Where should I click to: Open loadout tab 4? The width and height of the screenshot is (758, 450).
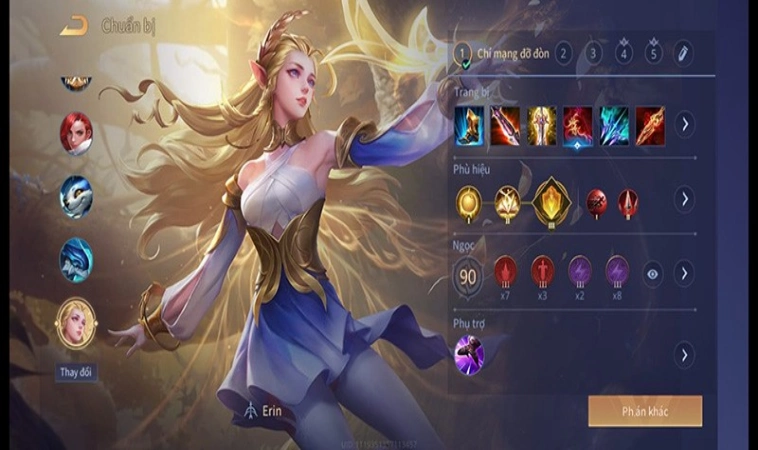pyautogui.click(x=624, y=53)
